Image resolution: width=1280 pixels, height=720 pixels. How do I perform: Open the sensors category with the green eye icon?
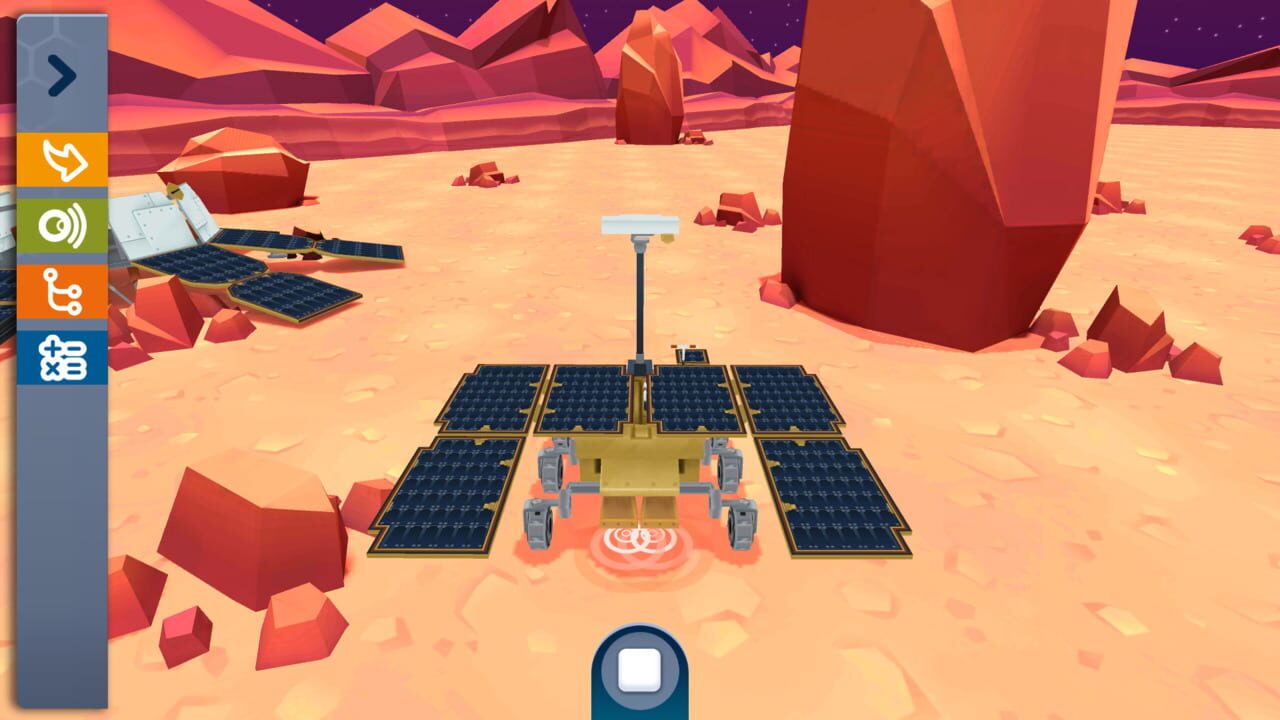pos(60,223)
